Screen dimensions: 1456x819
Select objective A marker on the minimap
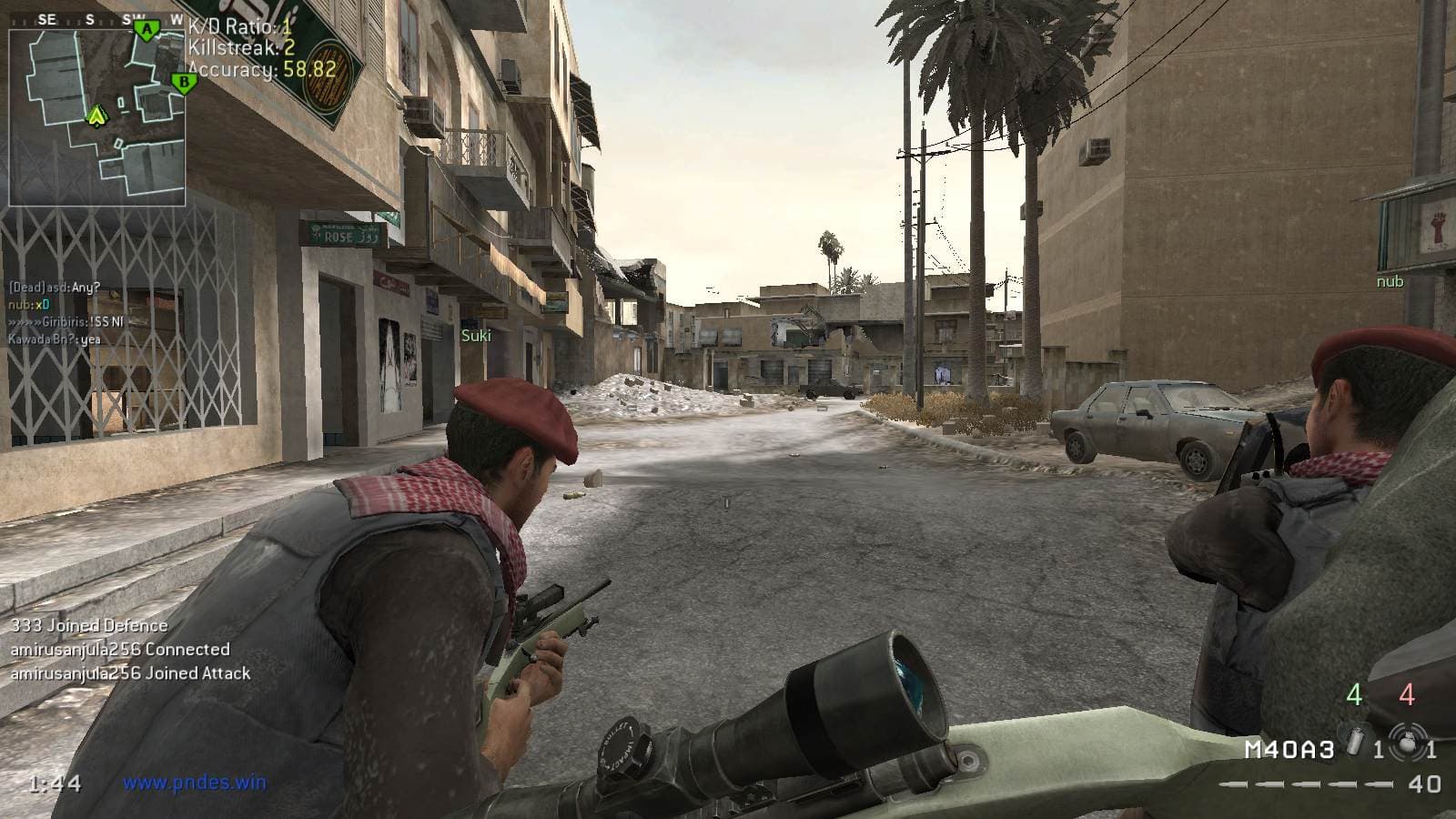[146, 30]
